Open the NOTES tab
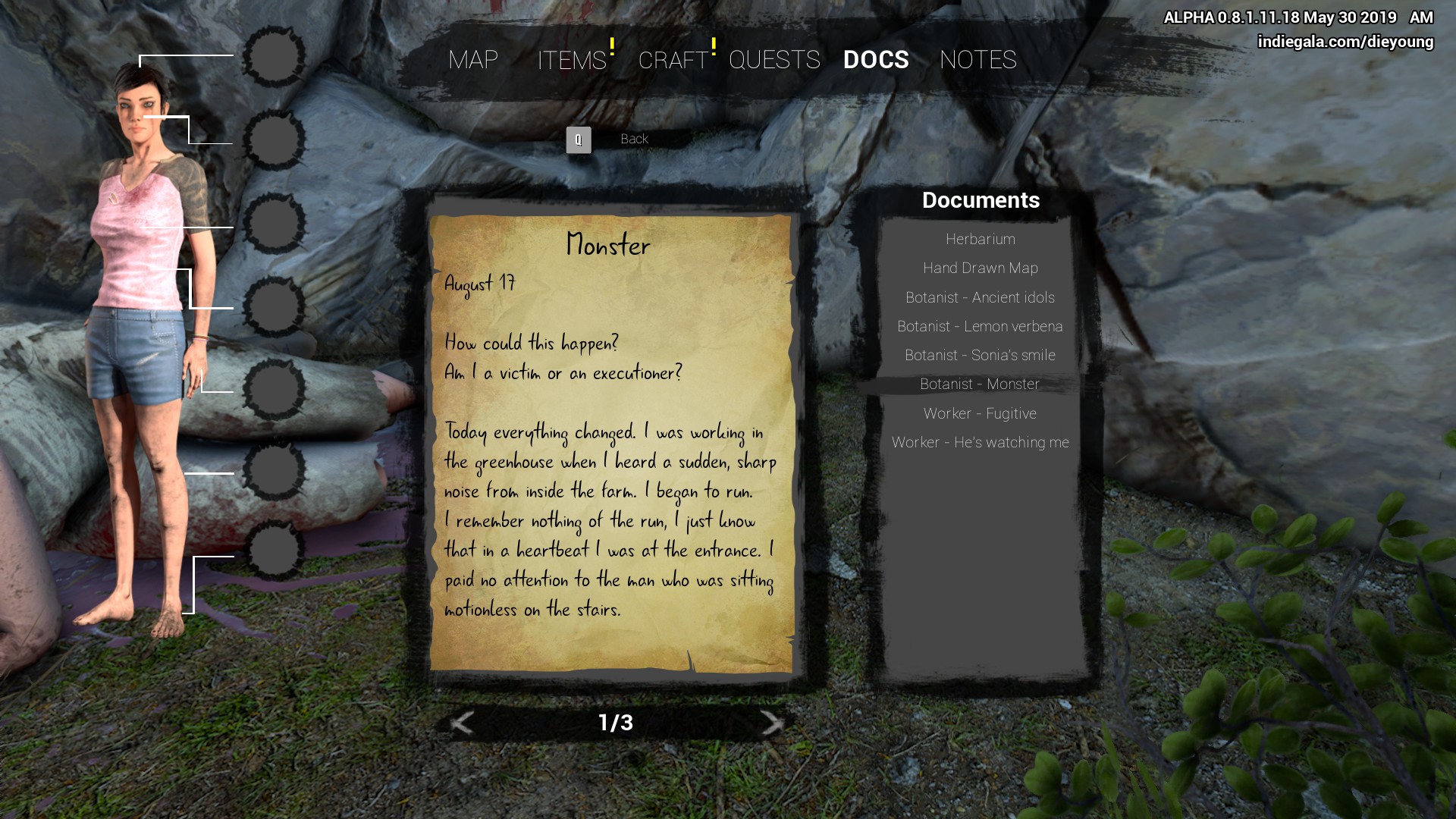Viewport: 1456px width, 819px height. click(977, 60)
